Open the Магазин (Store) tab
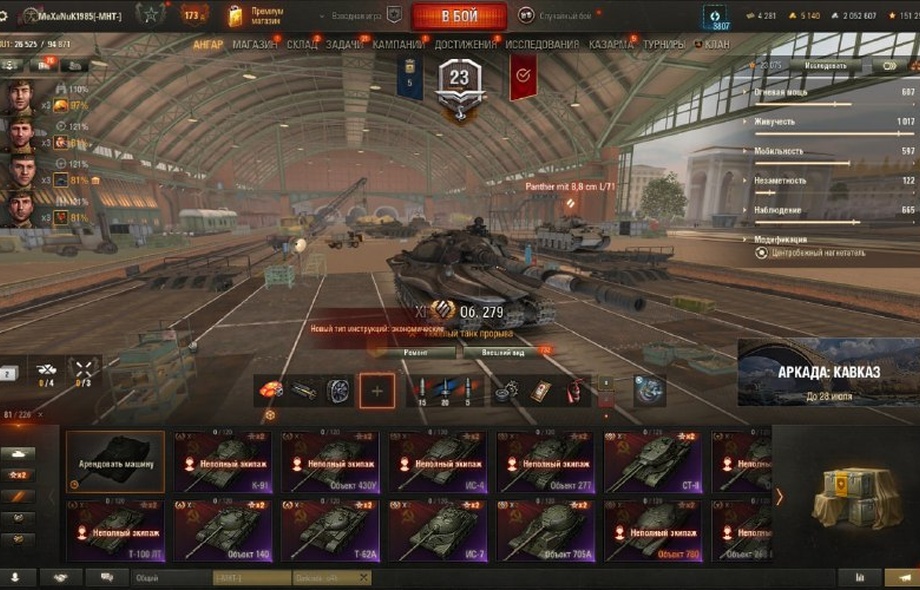 pyautogui.click(x=255, y=45)
